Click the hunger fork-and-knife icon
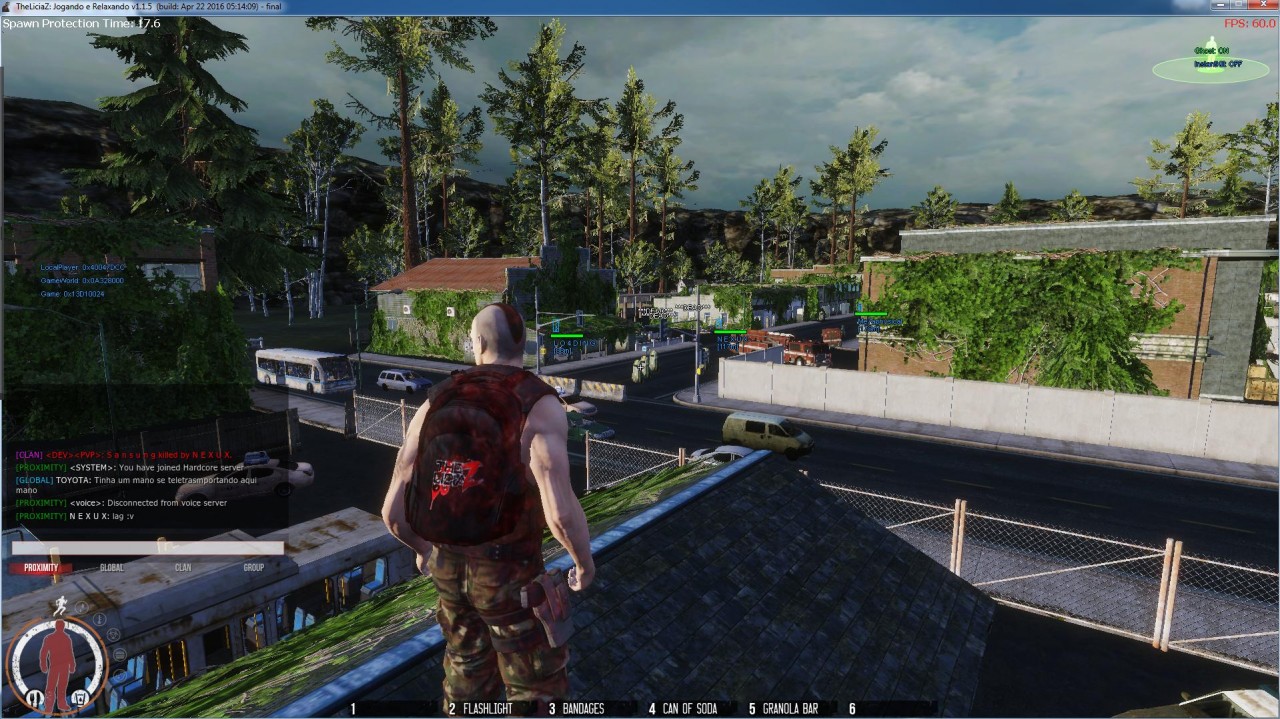 tap(35, 697)
